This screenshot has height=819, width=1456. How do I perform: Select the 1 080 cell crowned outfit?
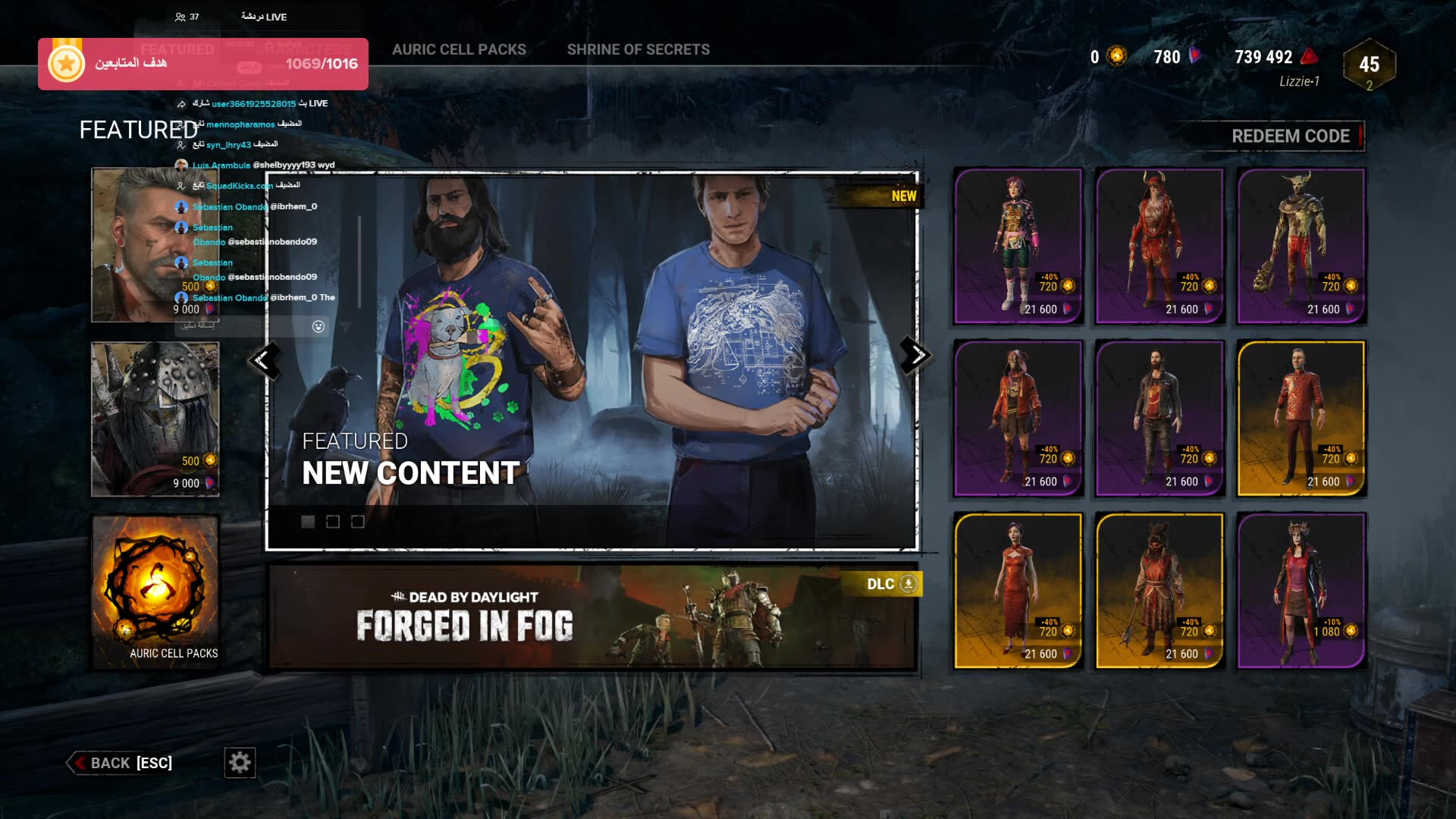(1301, 591)
